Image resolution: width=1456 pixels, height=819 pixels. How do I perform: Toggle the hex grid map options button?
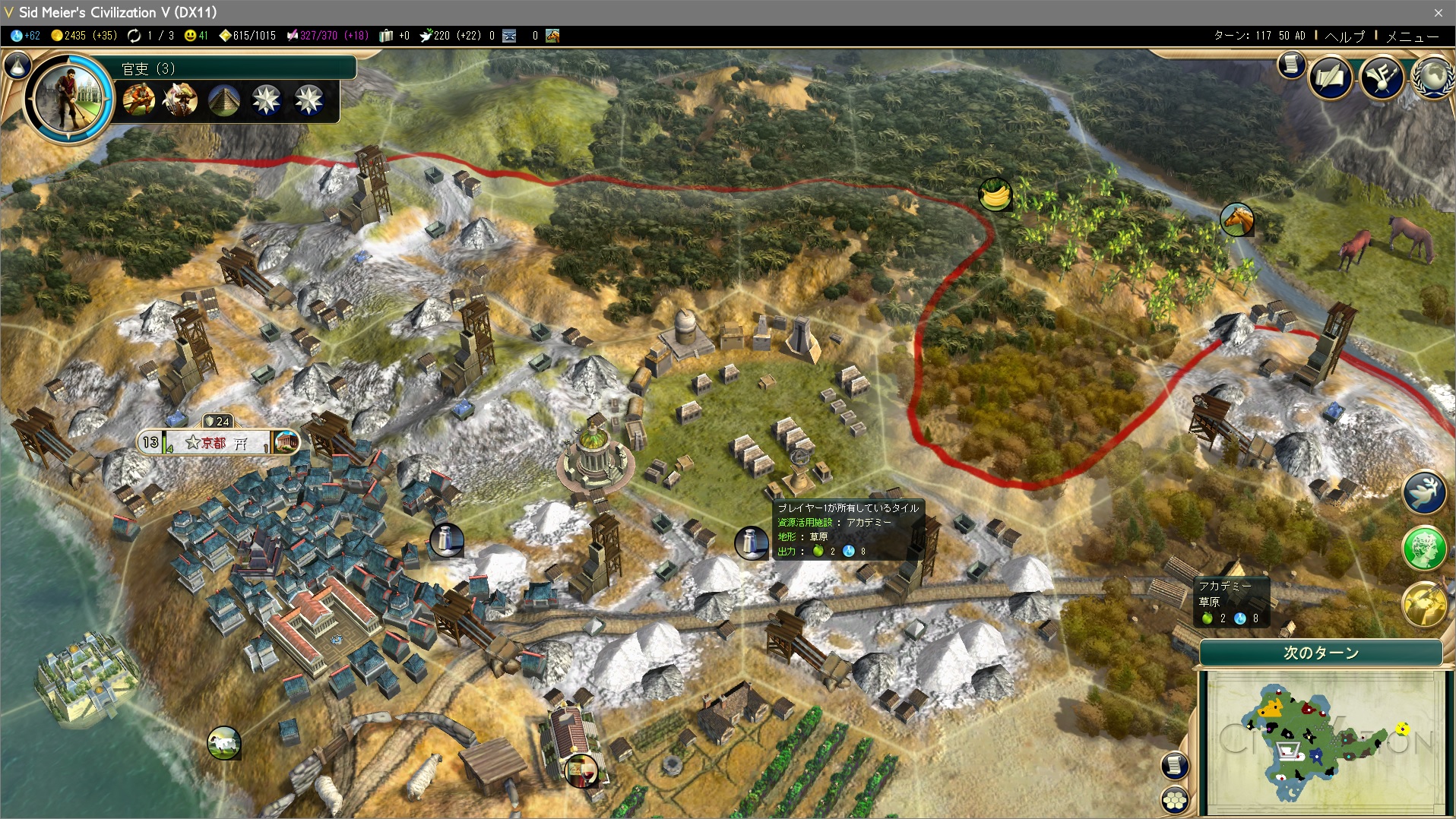[x=1176, y=800]
